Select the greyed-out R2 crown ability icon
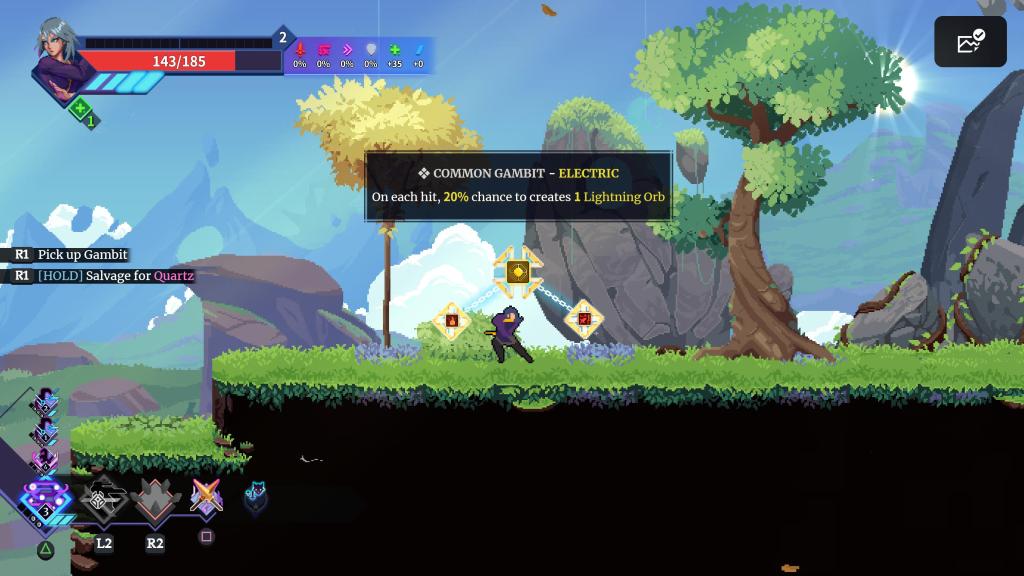The height and width of the screenshot is (576, 1024). 155,500
